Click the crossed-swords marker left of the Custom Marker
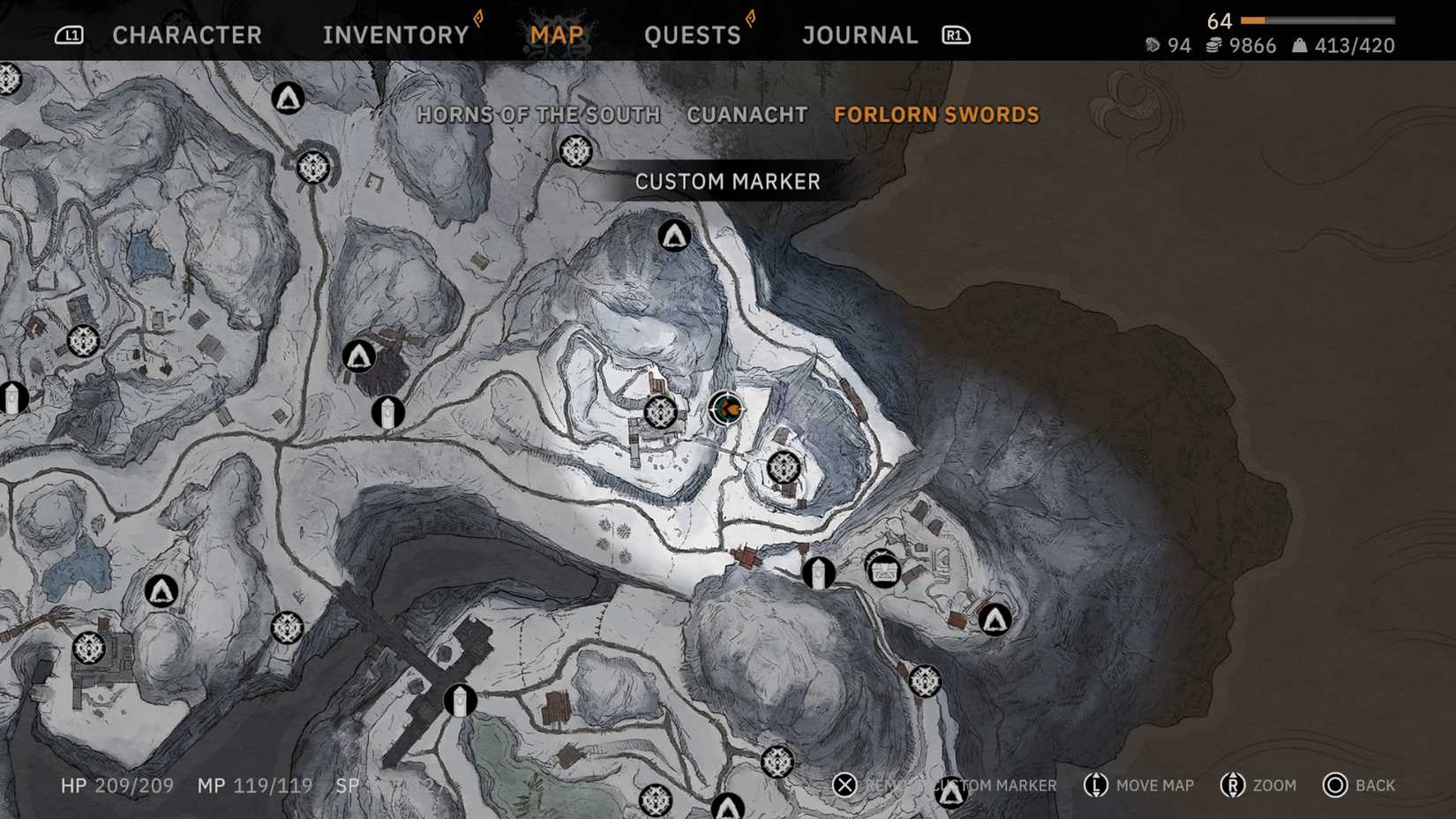The height and width of the screenshot is (819, 1456). [661, 411]
